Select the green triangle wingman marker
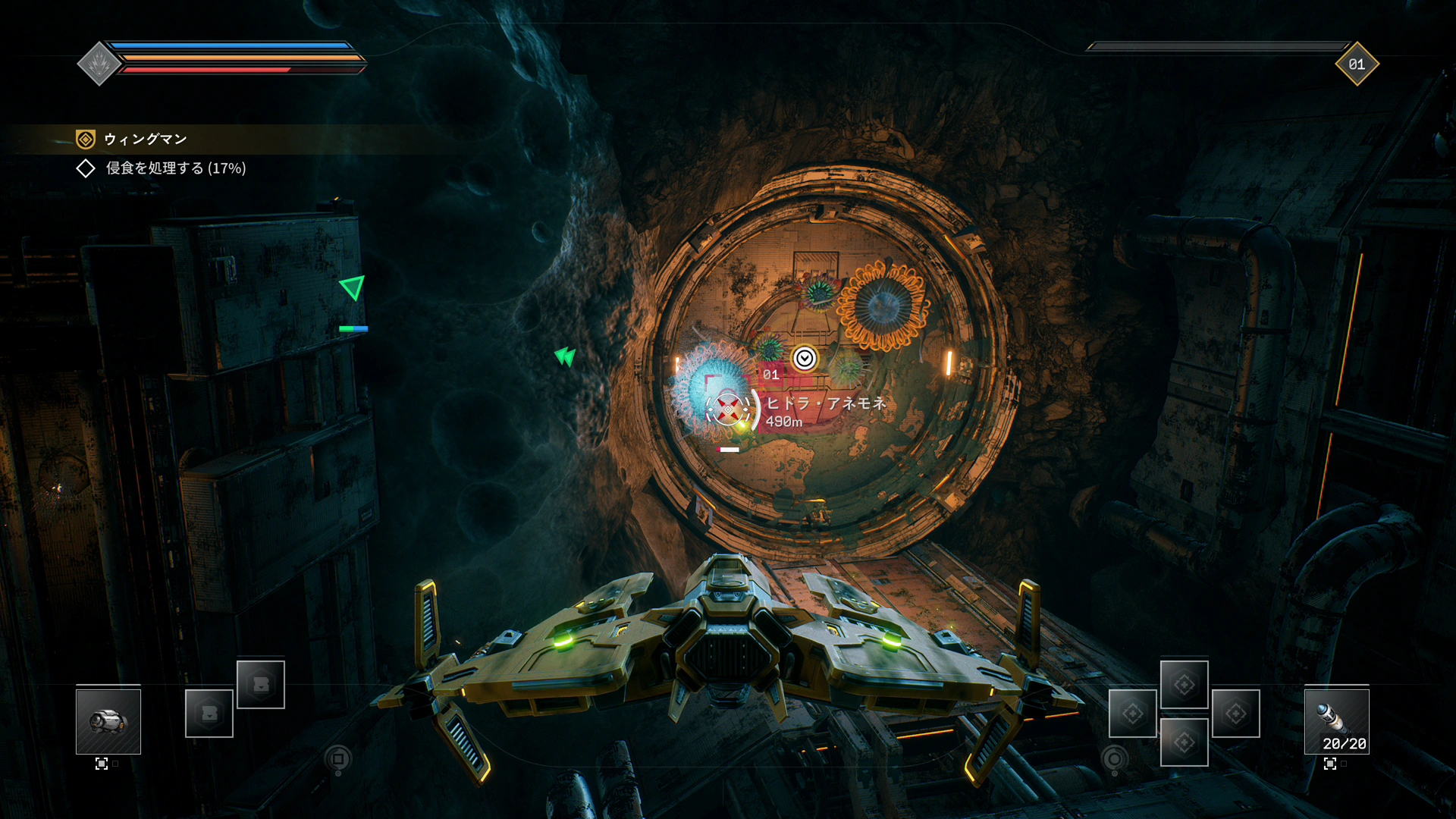The image size is (1456, 819). point(353,287)
